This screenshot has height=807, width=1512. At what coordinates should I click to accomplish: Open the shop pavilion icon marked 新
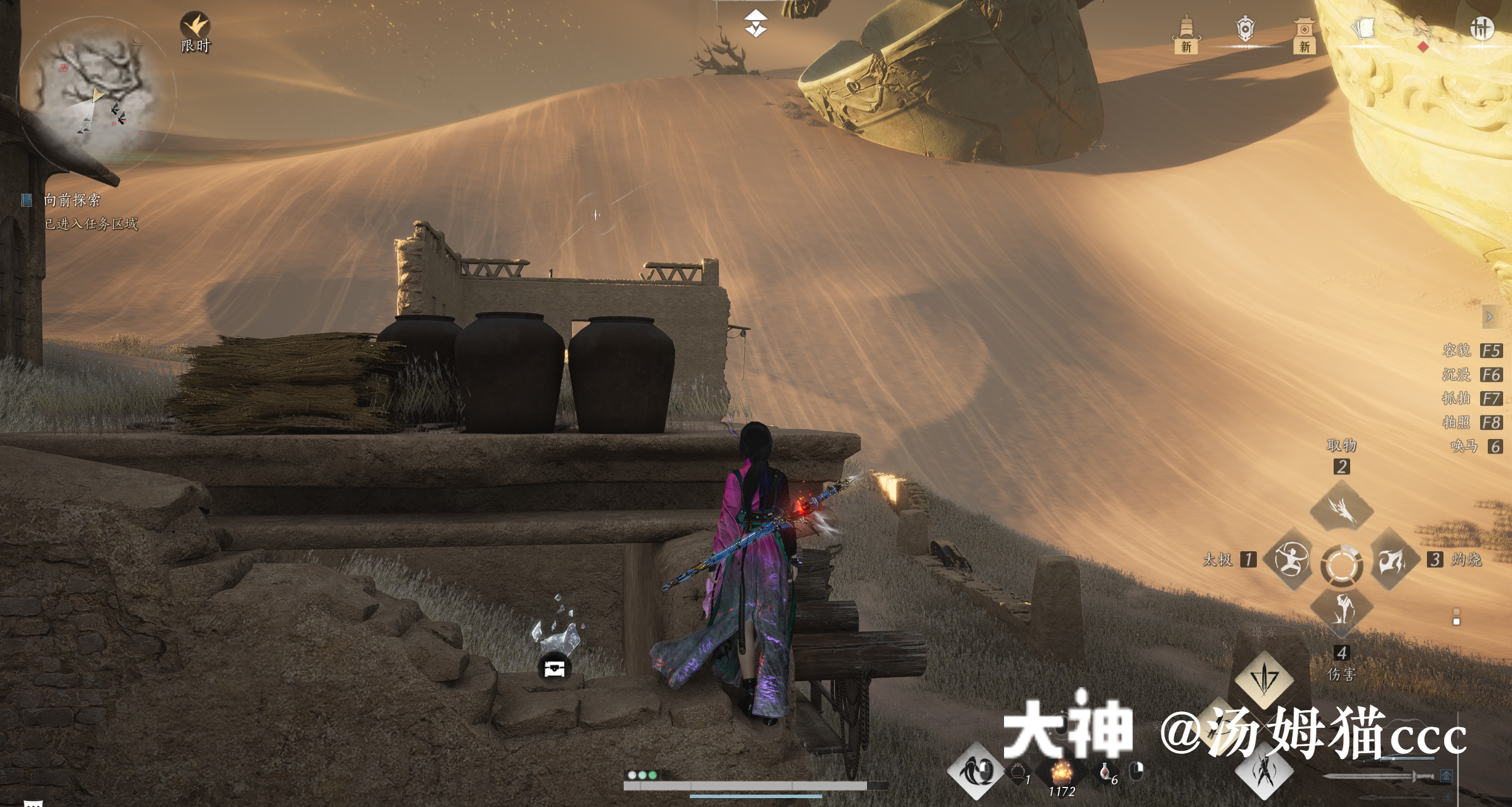click(x=1304, y=34)
